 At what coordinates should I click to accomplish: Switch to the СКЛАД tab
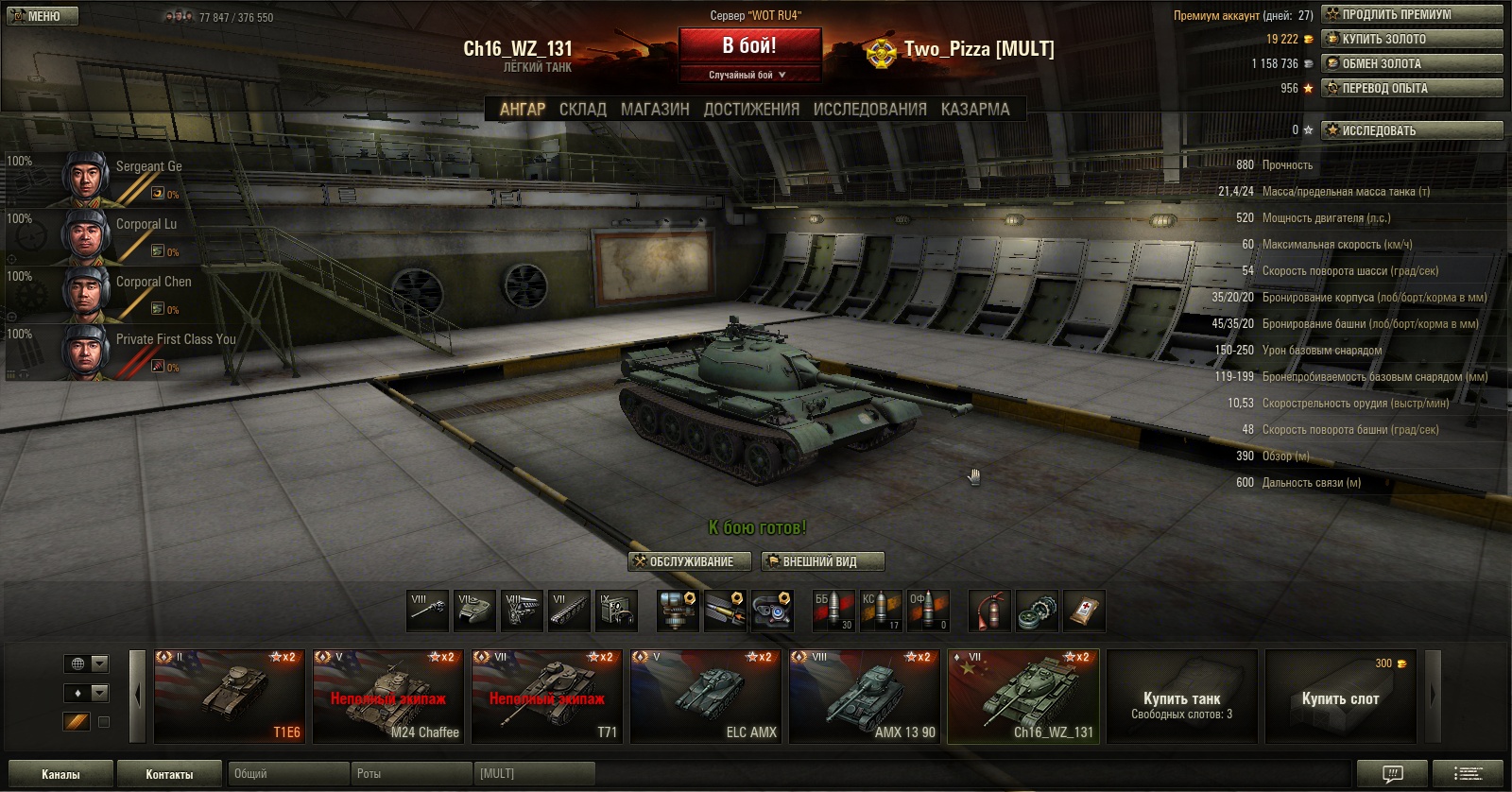tap(582, 110)
